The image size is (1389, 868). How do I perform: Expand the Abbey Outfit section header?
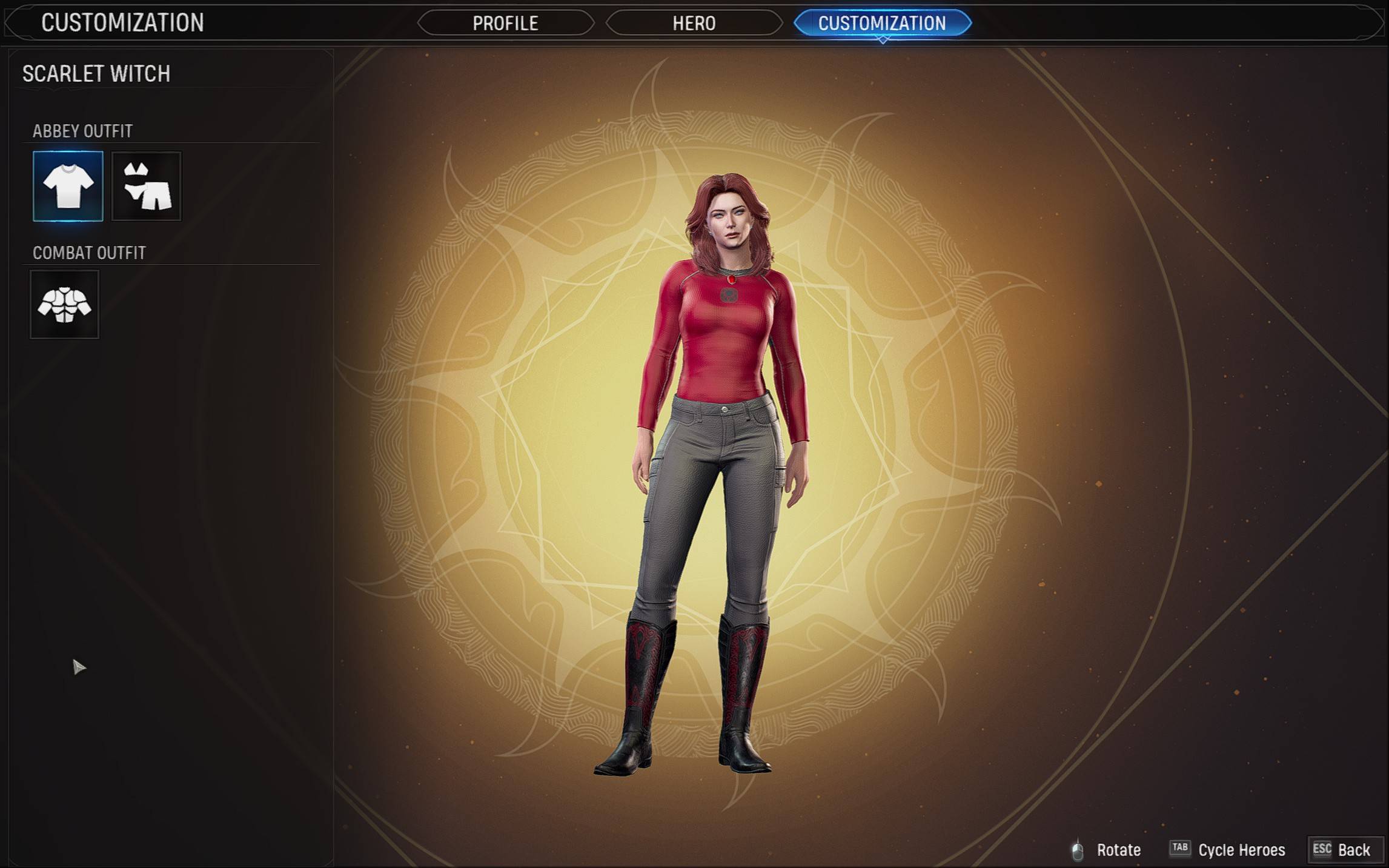point(82,131)
